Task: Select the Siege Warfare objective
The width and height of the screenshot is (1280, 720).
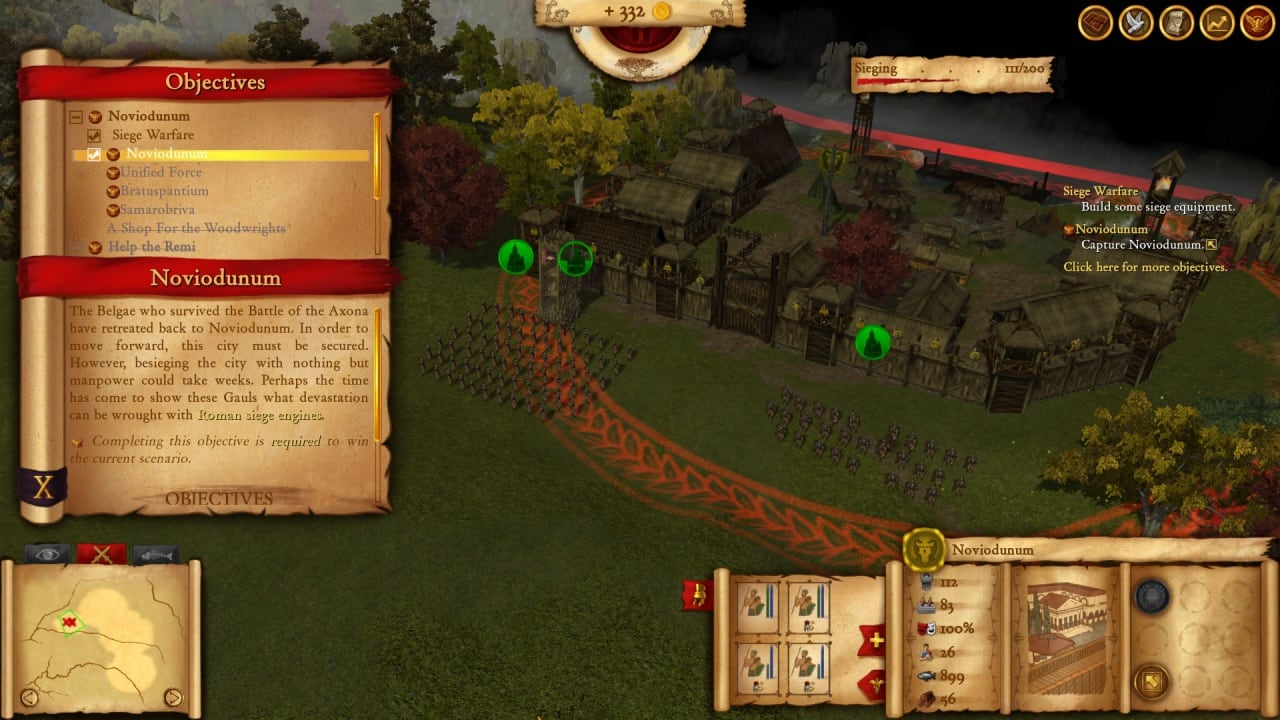Action: (x=152, y=135)
